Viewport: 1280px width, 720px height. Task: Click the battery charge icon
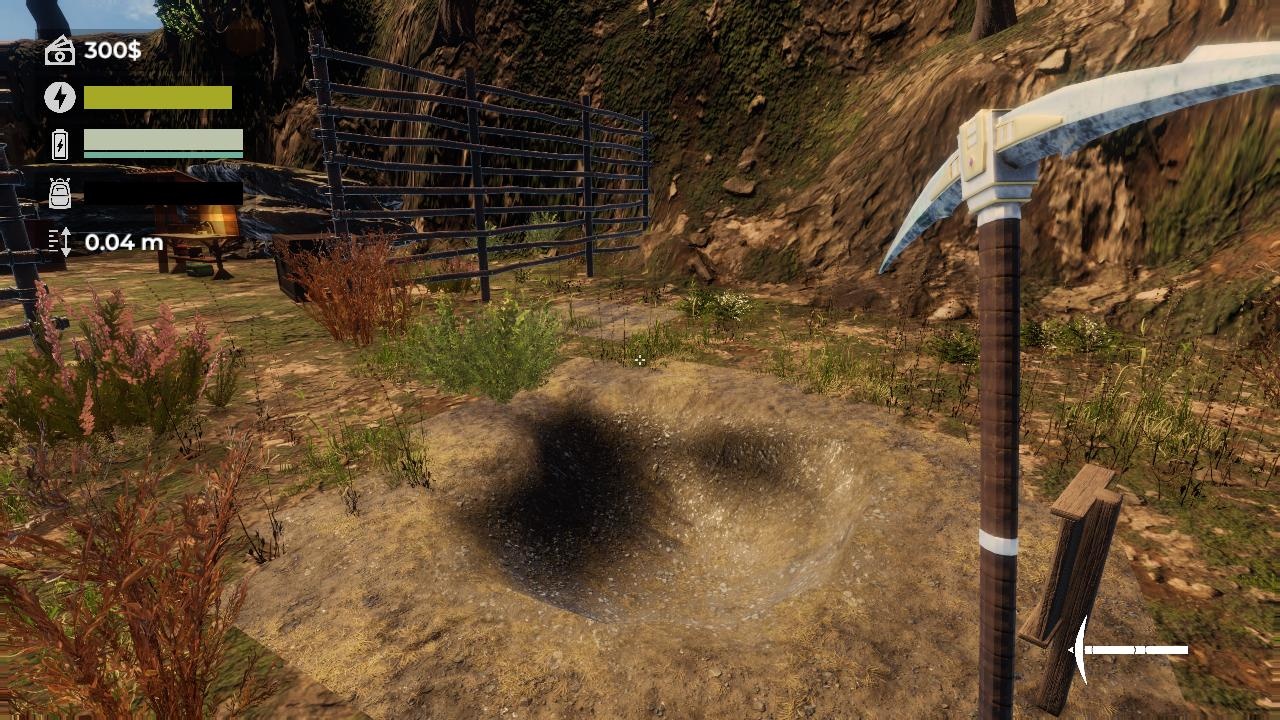click(61, 145)
